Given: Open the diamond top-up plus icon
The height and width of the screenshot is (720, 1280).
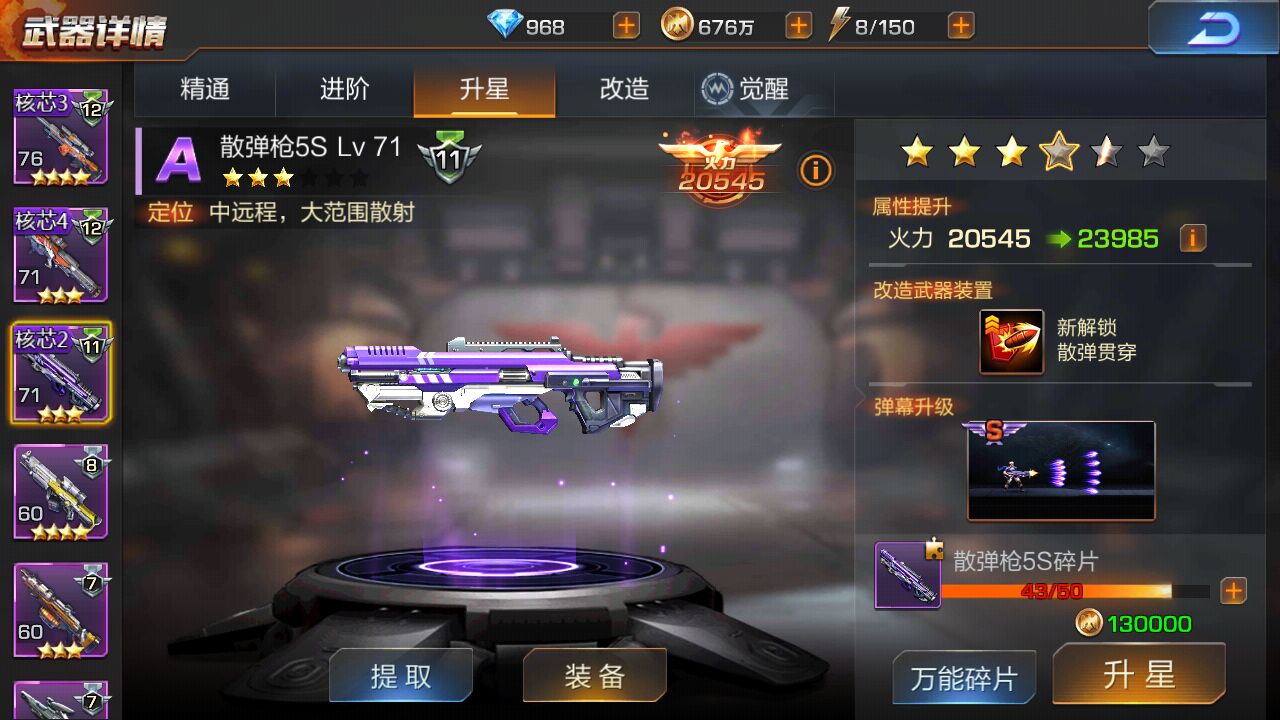Looking at the screenshot, I should click(625, 25).
